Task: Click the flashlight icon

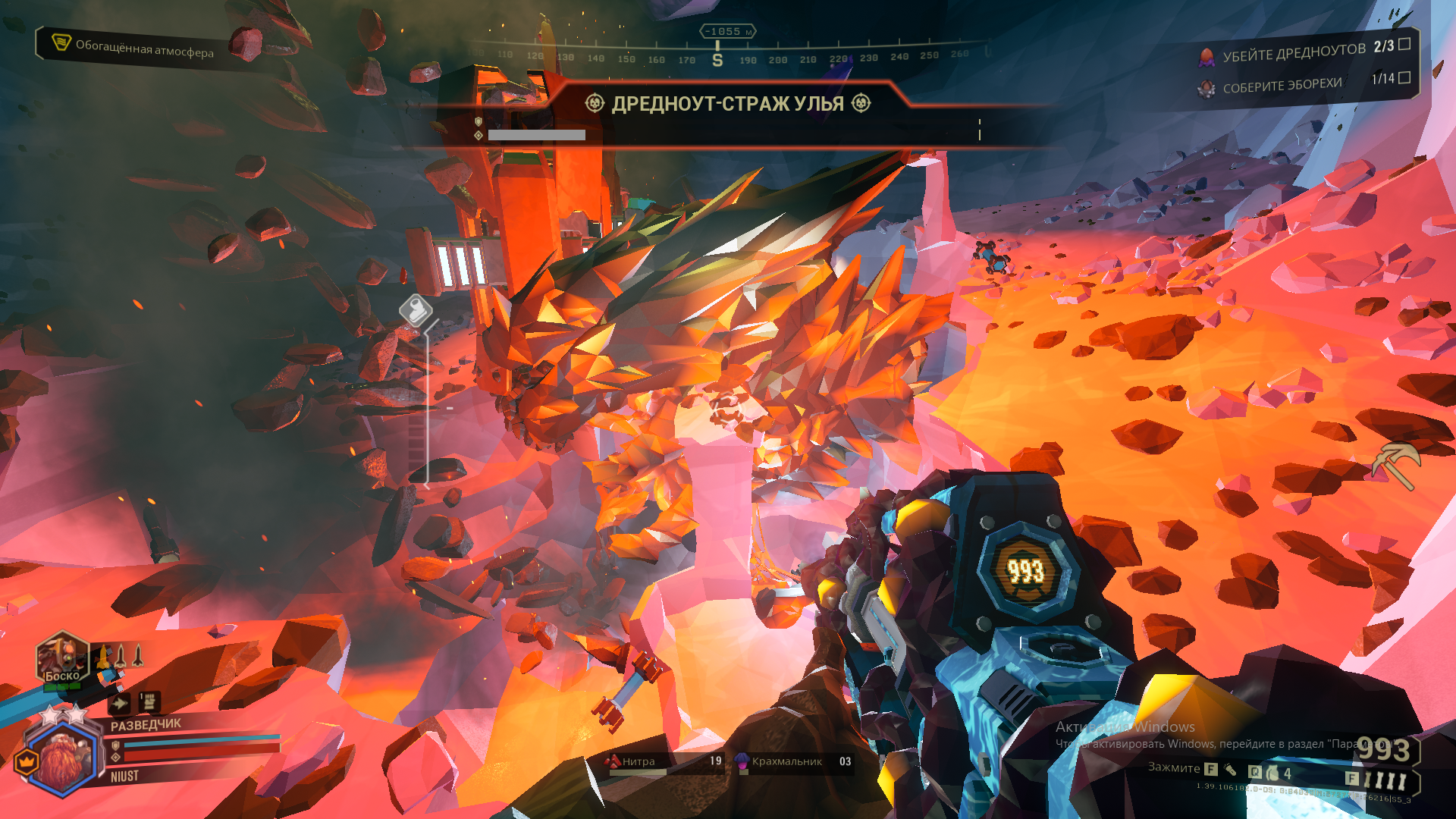Action: [x=1230, y=770]
